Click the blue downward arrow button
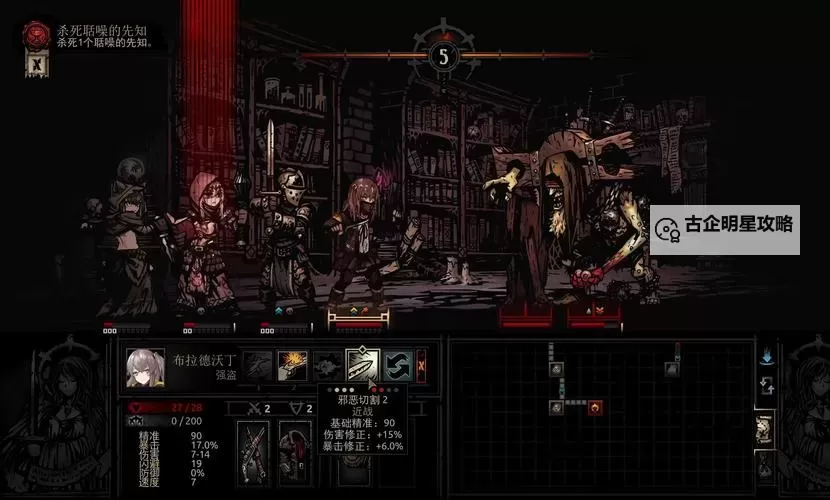Viewport: 830px width, 500px height. [x=767, y=355]
